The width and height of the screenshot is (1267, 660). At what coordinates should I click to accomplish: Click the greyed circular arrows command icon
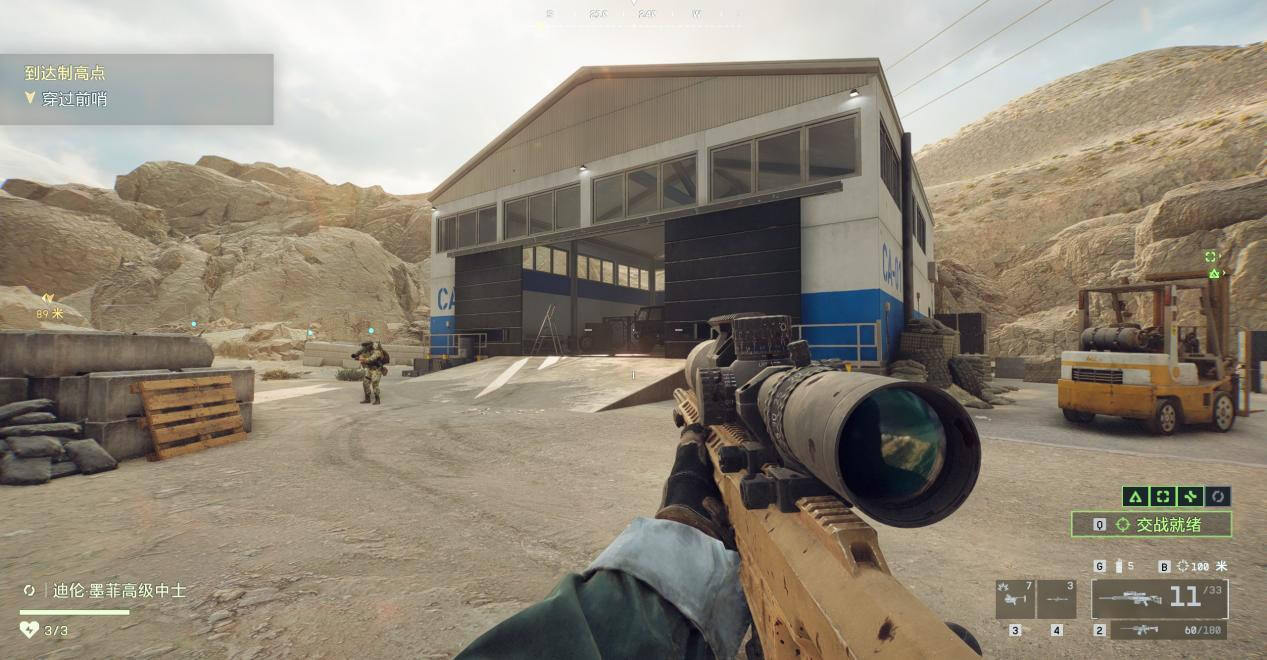(1218, 496)
